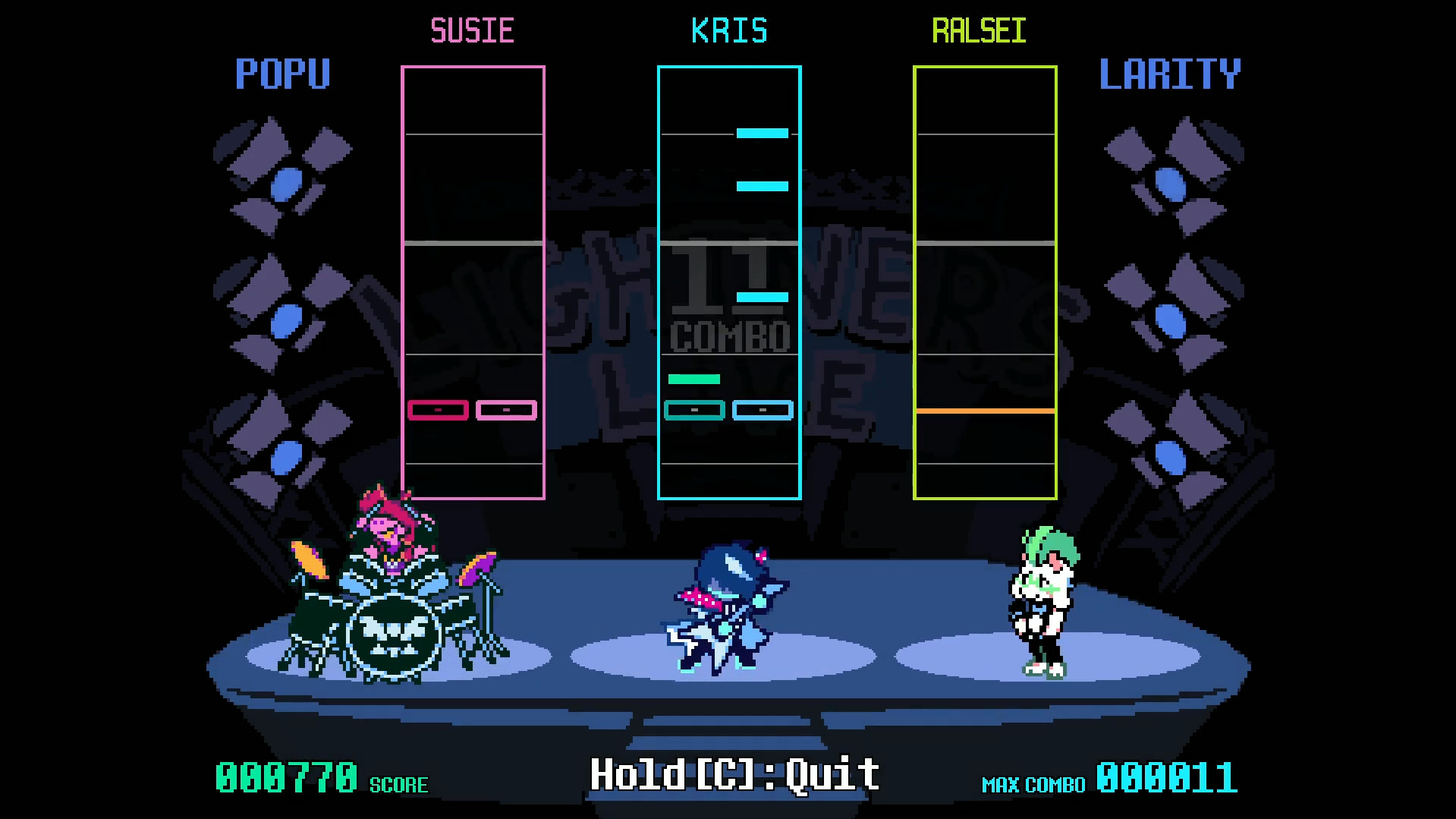
Task: Click Ralsei standing on the right spotlight
Action: [x=1042, y=600]
